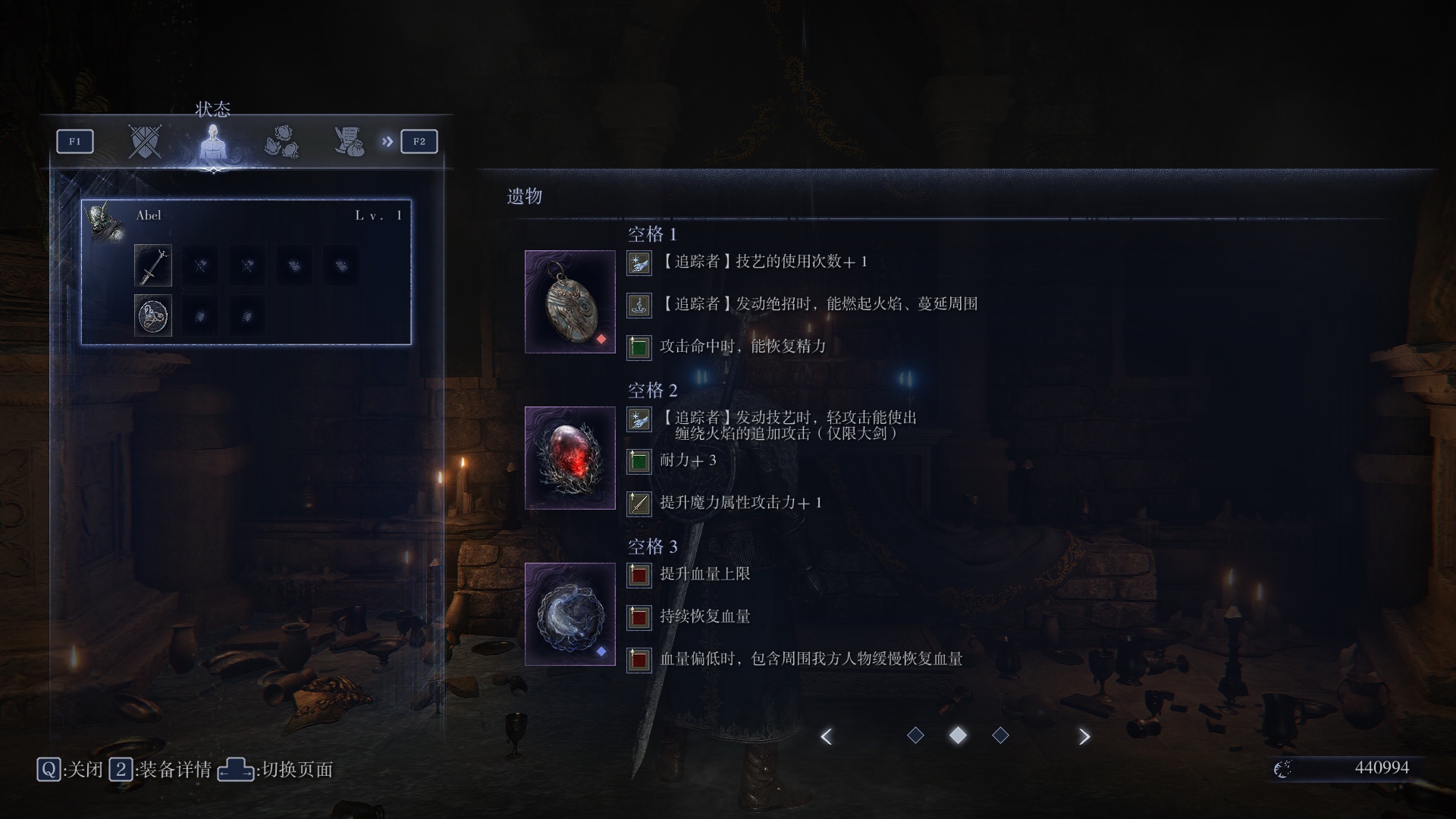Switch to the sword-and-shield equipment tab

click(144, 141)
